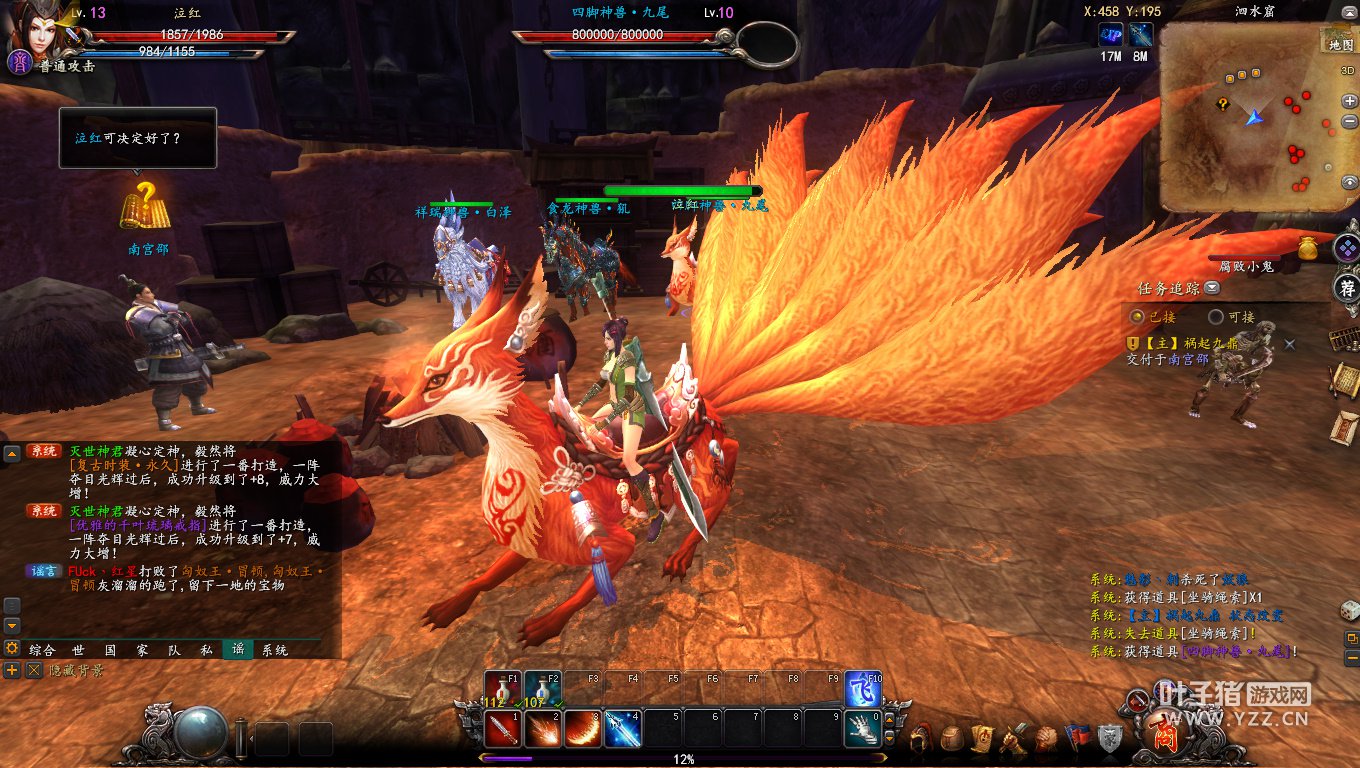Screen dimensions: 1360x768
Task: Select the 可接 available quests option
Action: pyautogui.click(x=1216, y=317)
